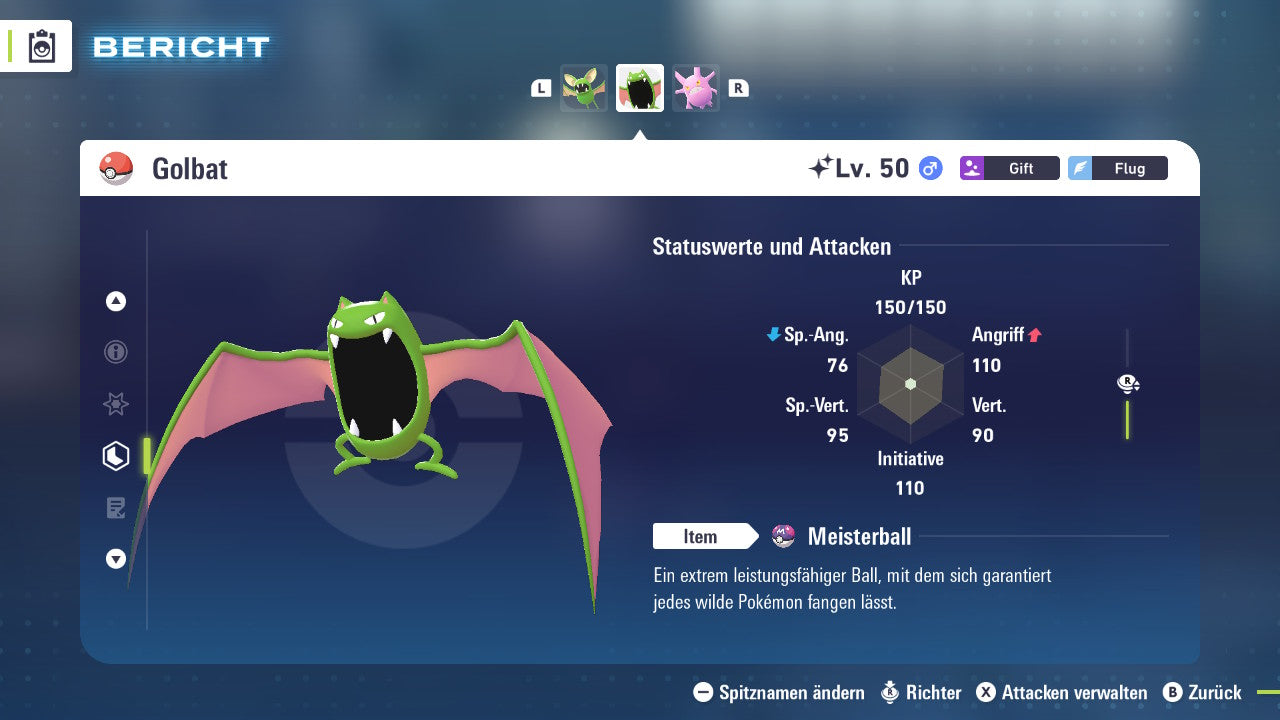Select the shiny Golbat party thumbnail
Image resolution: width=1280 pixels, height=720 pixels.
[x=640, y=88]
